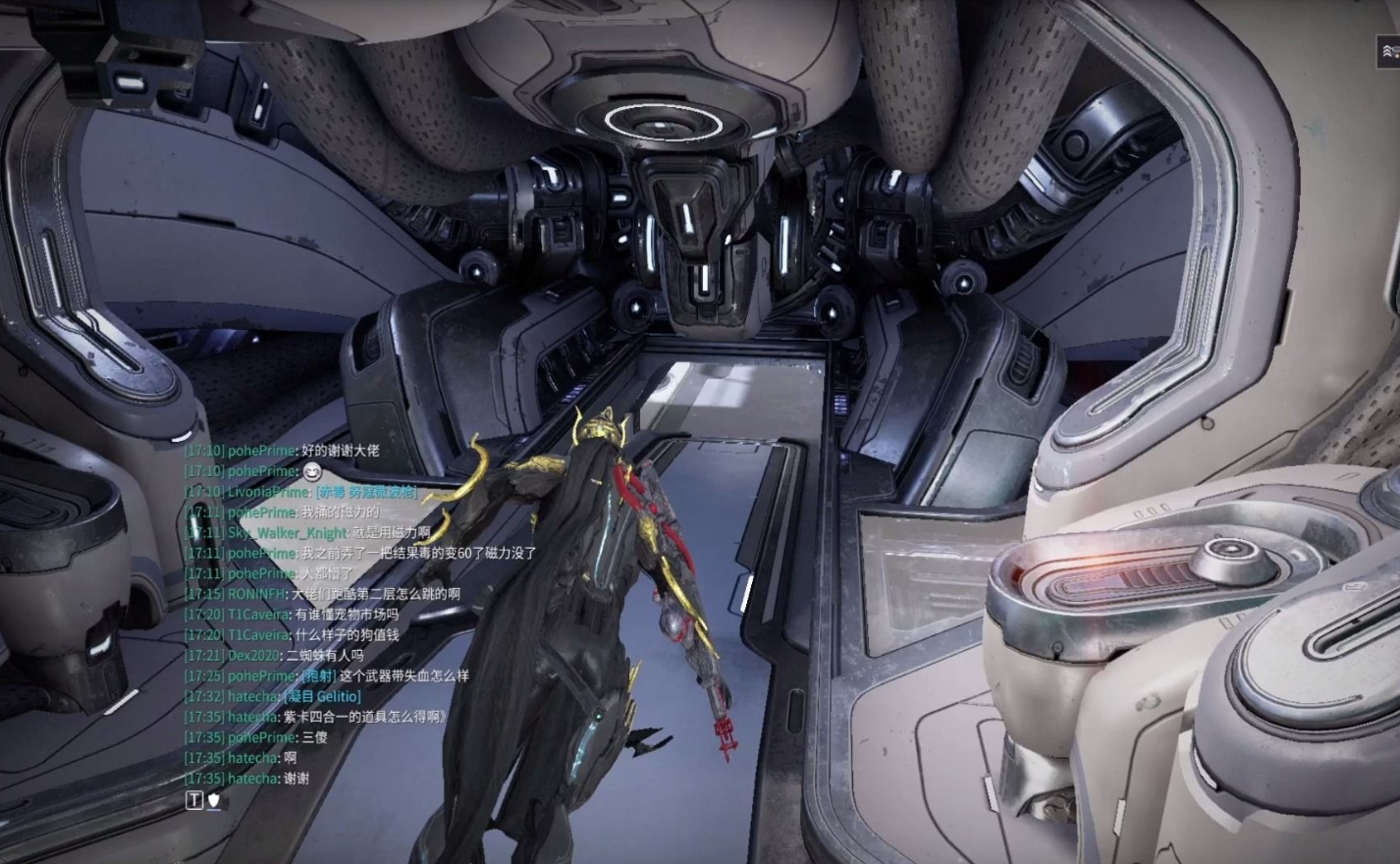
Task: Select T1Caveira's name beside 有谁懂宠物市场吗
Action: 258,615
